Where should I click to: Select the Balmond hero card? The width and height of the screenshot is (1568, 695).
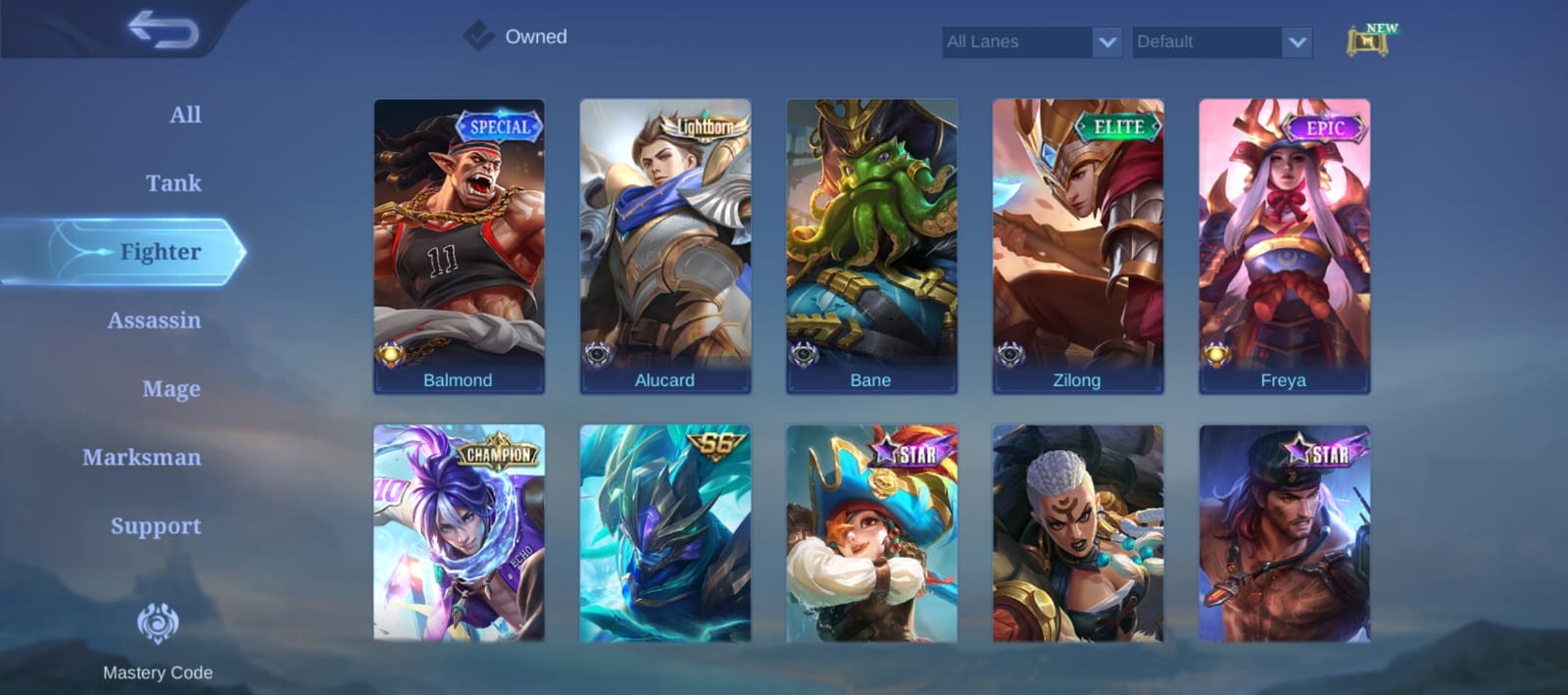click(x=459, y=245)
